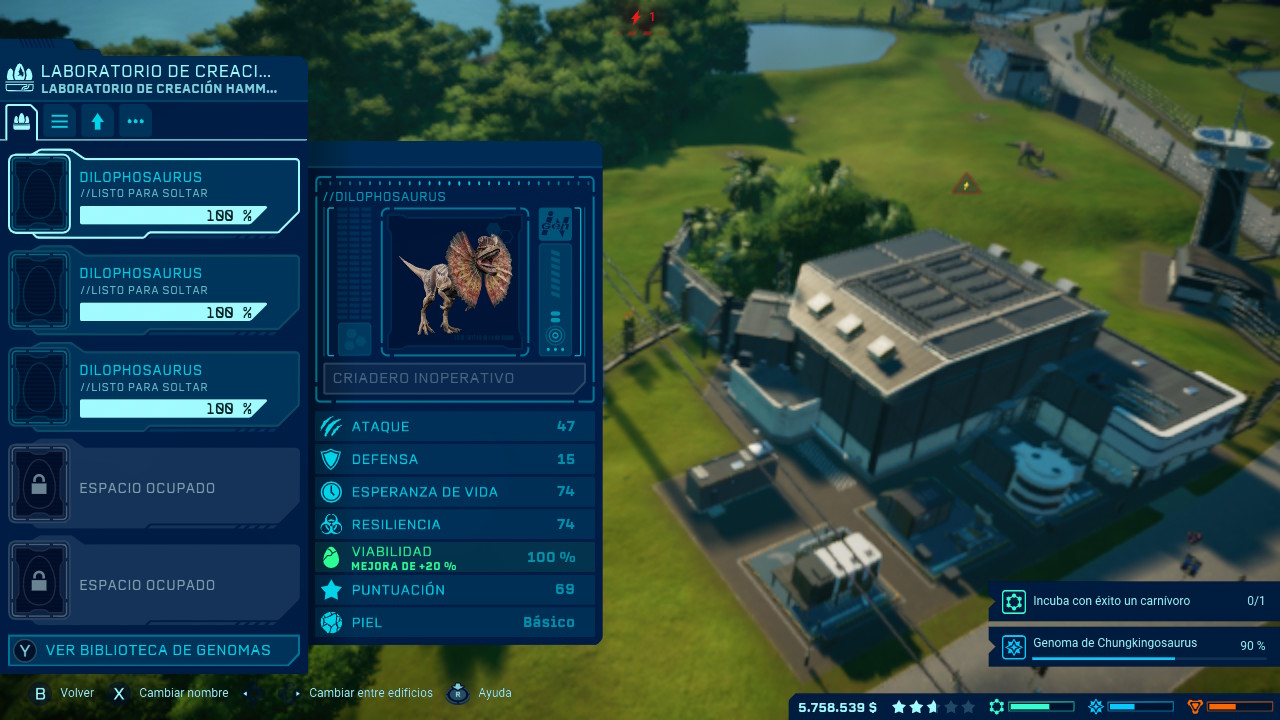1280x720 pixels.
Task: Open the hatchery eggs tab
Action: 21,122
